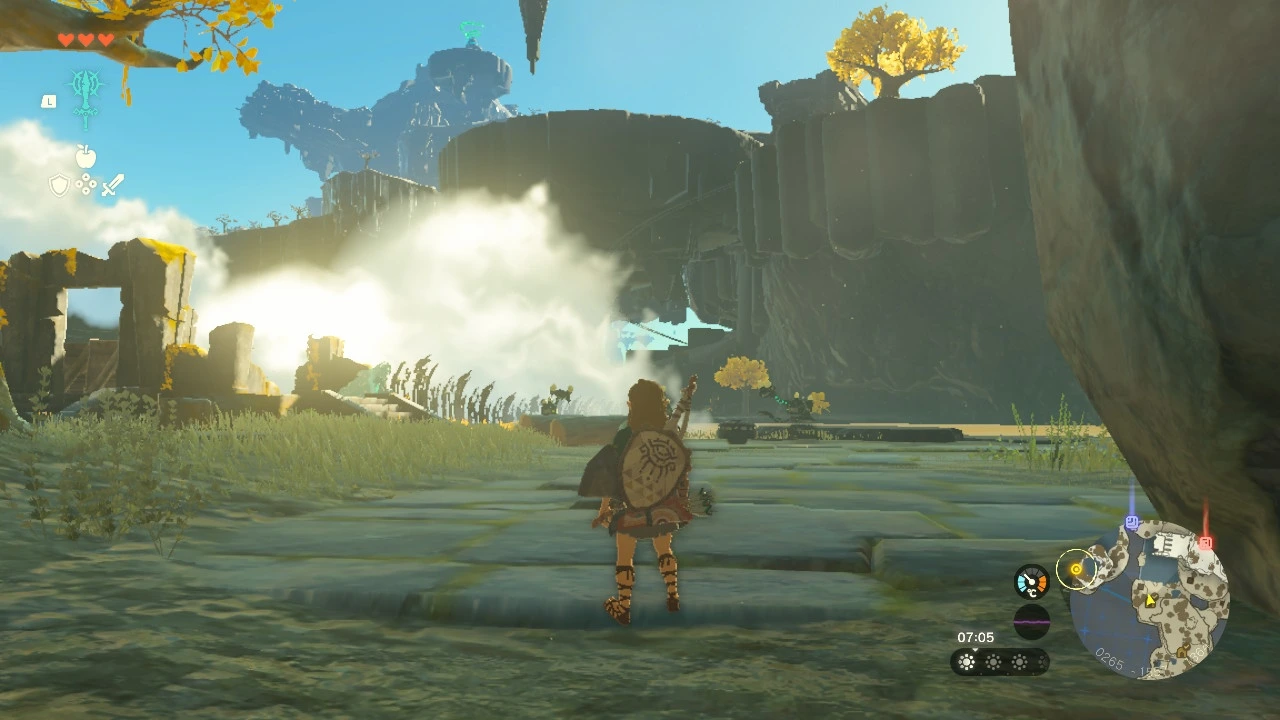Activate the teal sword ability icon
Viewport: 1280px width, 720px height.
[87, 95]
